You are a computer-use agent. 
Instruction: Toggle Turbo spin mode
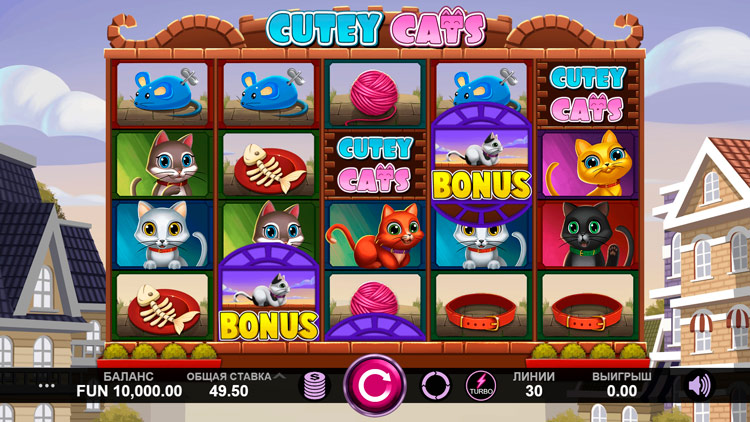tap(480, 386)
